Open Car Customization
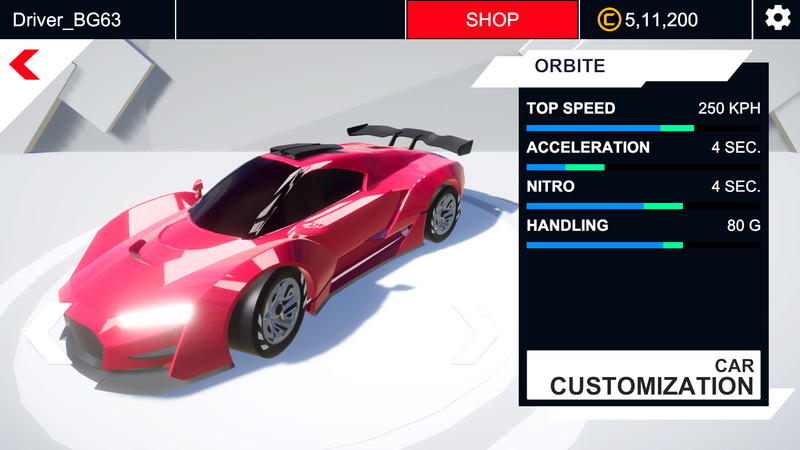Viewport: 800px width, 450px height. (x=643, y=376)
